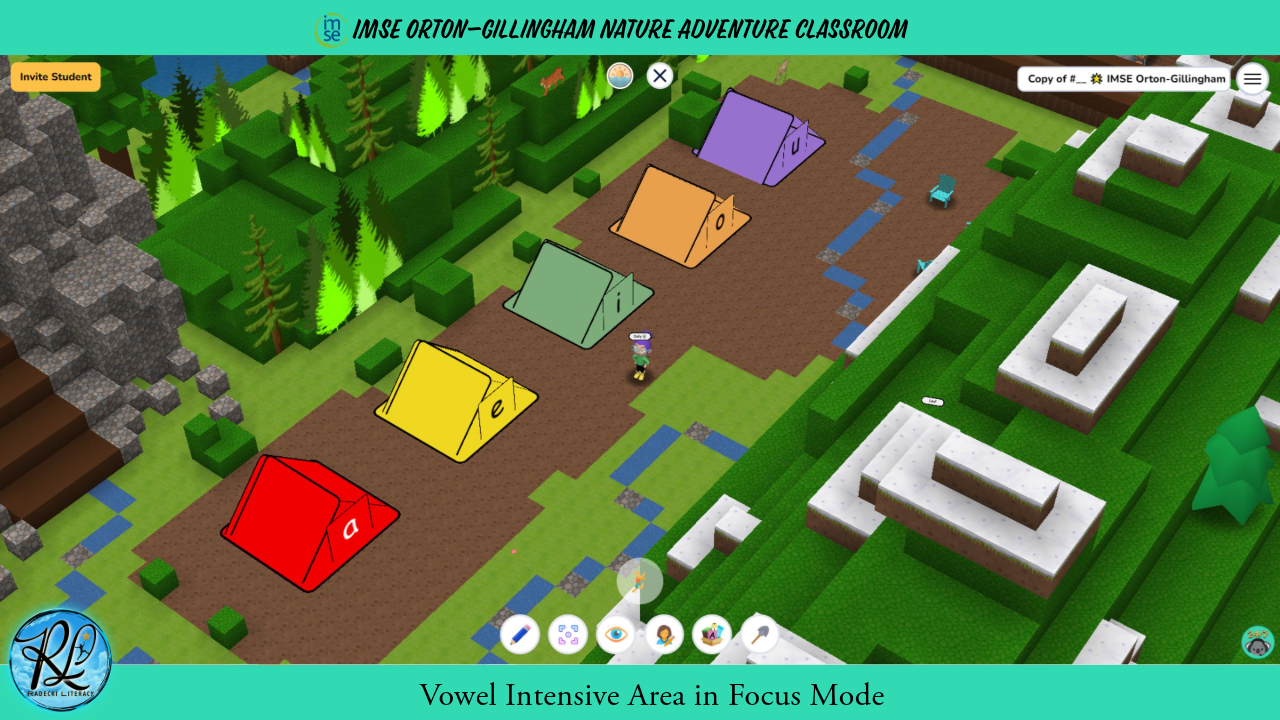Open the avatar character editor
The height and width of the screenshot is (720, 1280).
coord(663,634)
